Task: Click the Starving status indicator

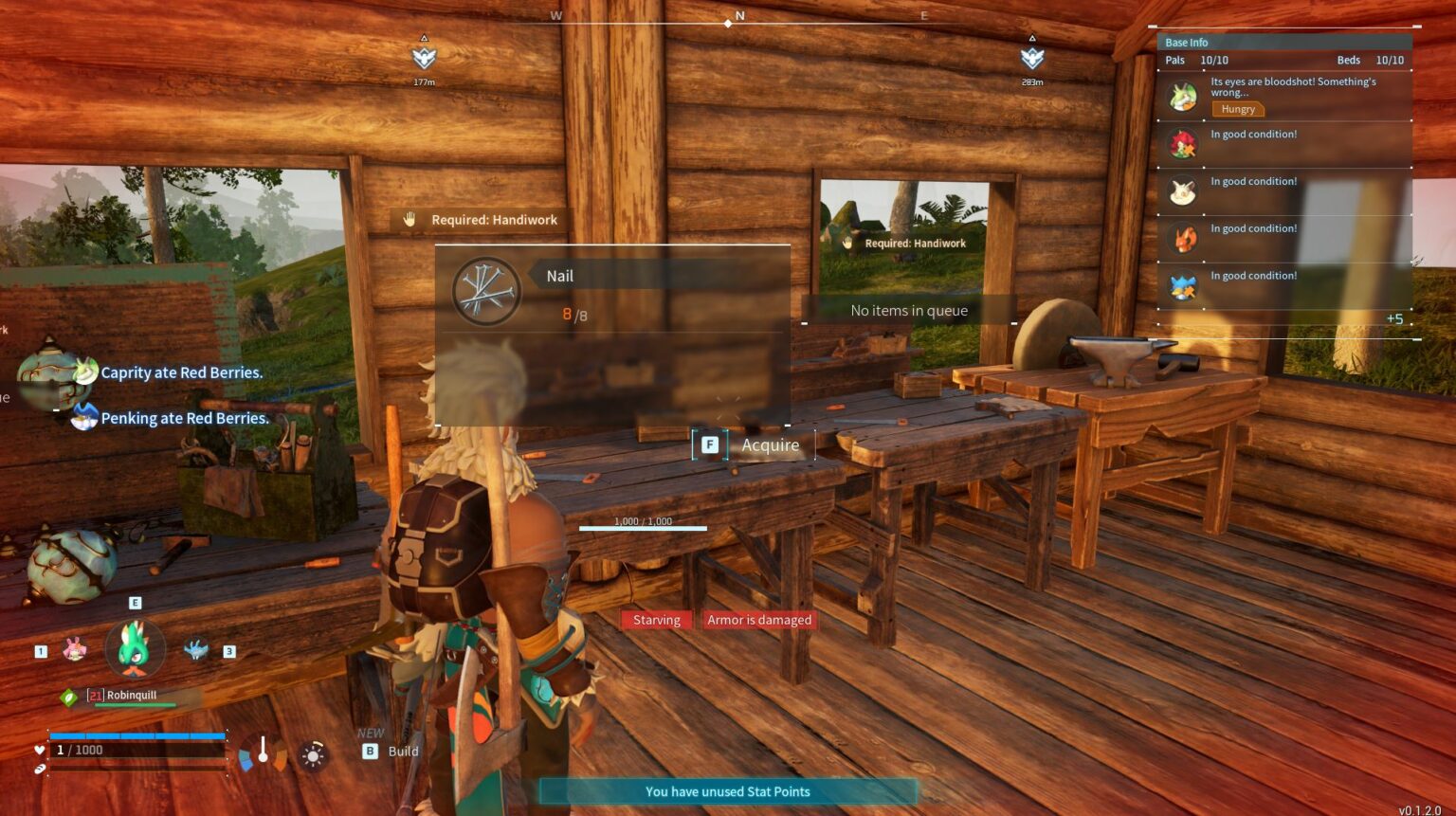Action: pyautogui.click(x=656, y=619)
